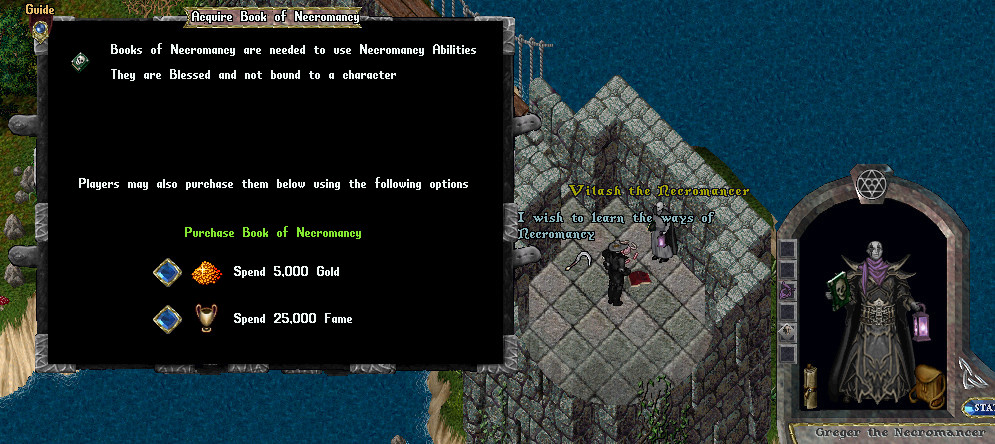Open the Guide button

39,28
